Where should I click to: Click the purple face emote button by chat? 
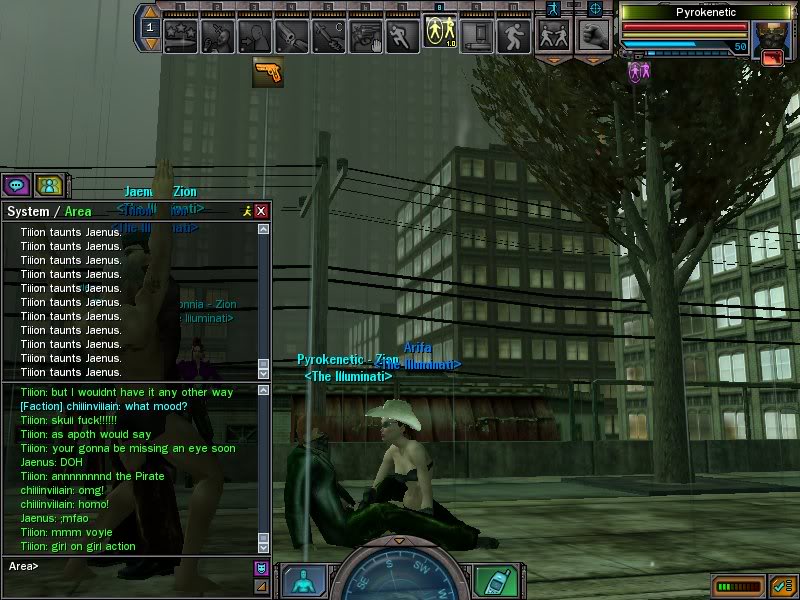coord(262,568)
